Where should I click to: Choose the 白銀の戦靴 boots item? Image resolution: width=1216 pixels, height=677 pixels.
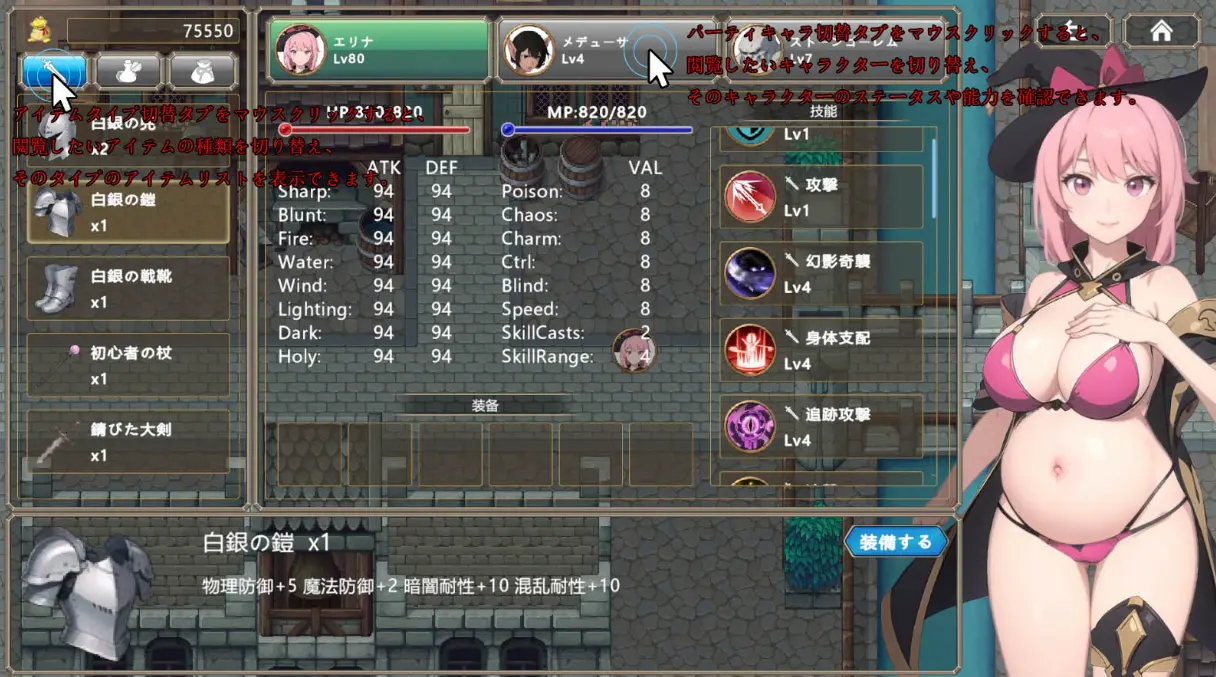pyautogui.click(x=128, y=288)
